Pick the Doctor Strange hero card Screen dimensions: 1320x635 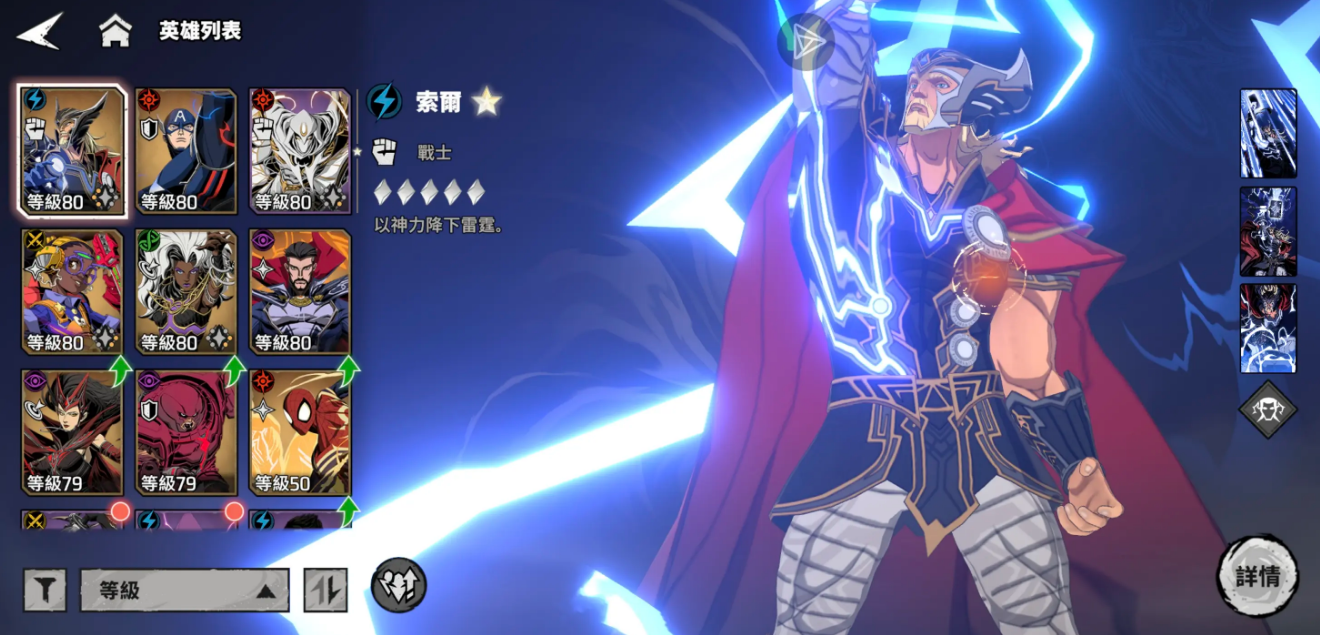click(300, 291)
